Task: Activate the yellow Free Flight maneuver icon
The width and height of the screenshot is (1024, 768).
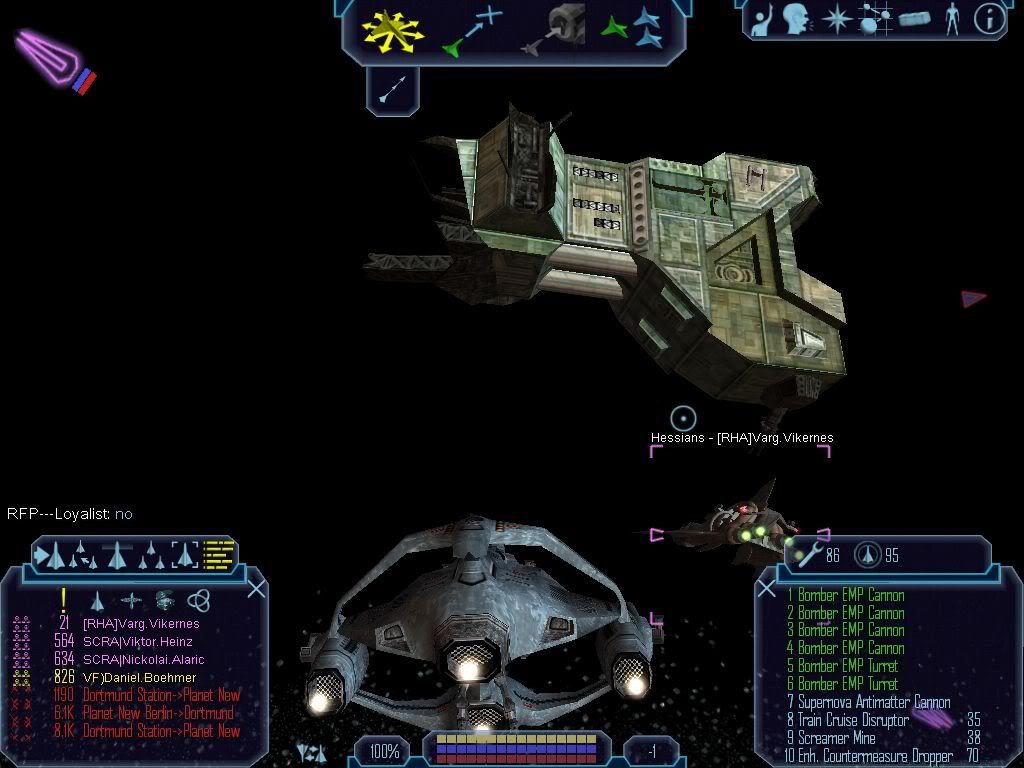Action: click(393, 30)
